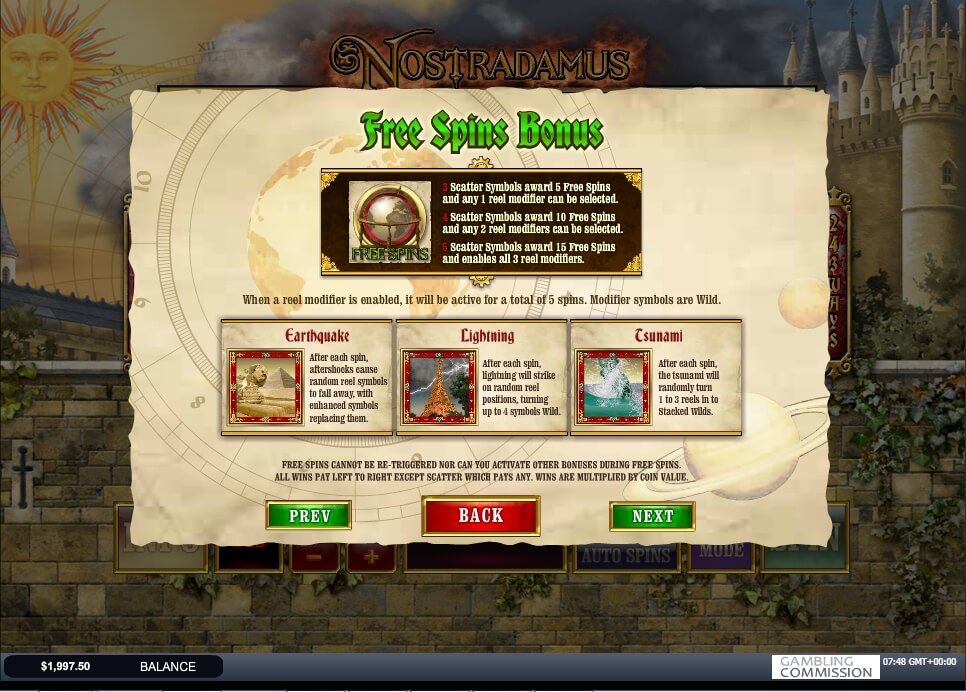Decrease the bet with the minus button

(314, 557)
